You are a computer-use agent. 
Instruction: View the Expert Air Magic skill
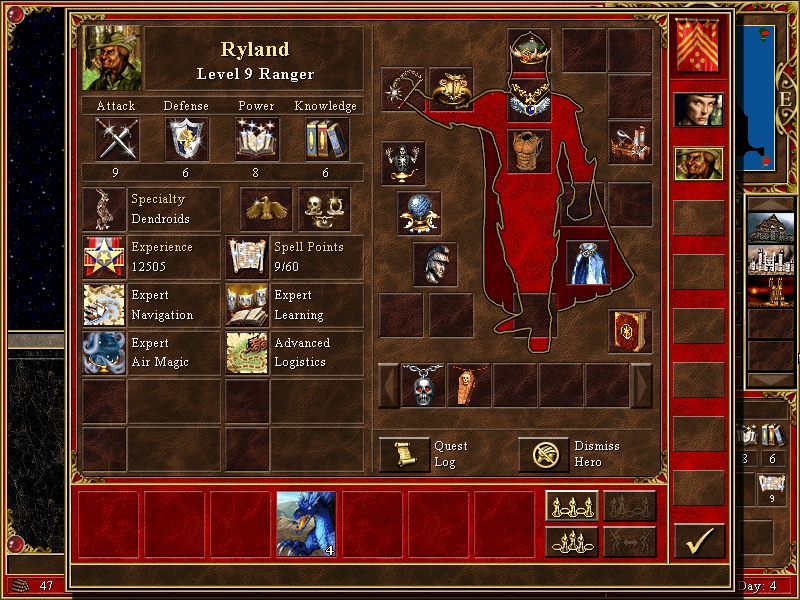point(104,353)
